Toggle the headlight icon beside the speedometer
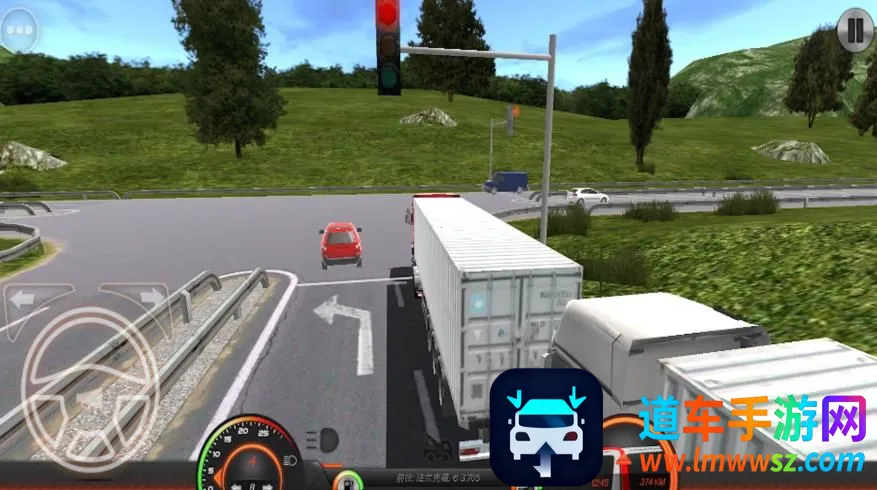Screen dimensions: 877x490 click(322, 438)
